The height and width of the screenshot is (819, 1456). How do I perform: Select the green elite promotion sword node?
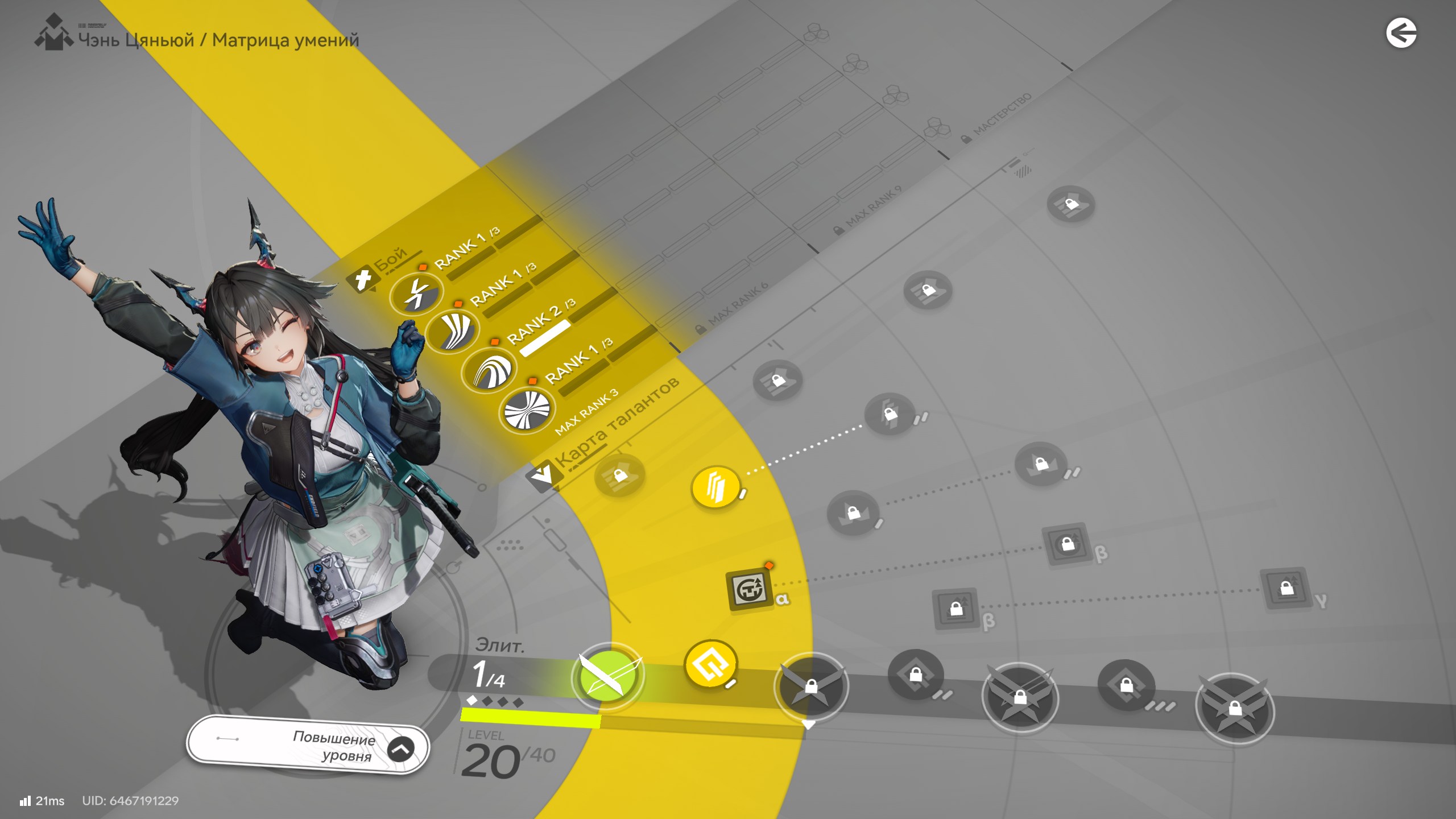[608, 676]
